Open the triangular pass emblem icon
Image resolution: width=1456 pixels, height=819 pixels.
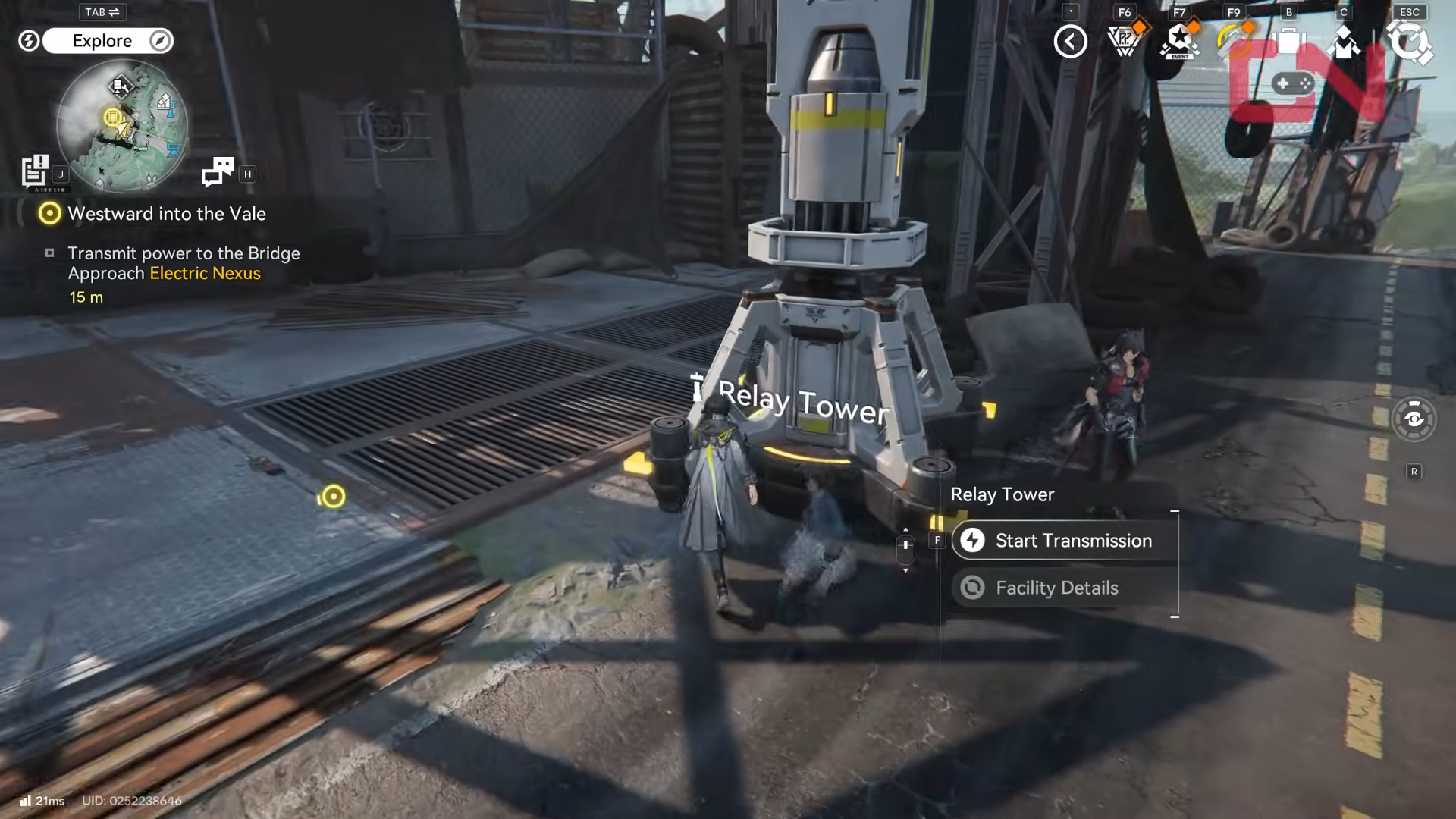coord(1125,42)
